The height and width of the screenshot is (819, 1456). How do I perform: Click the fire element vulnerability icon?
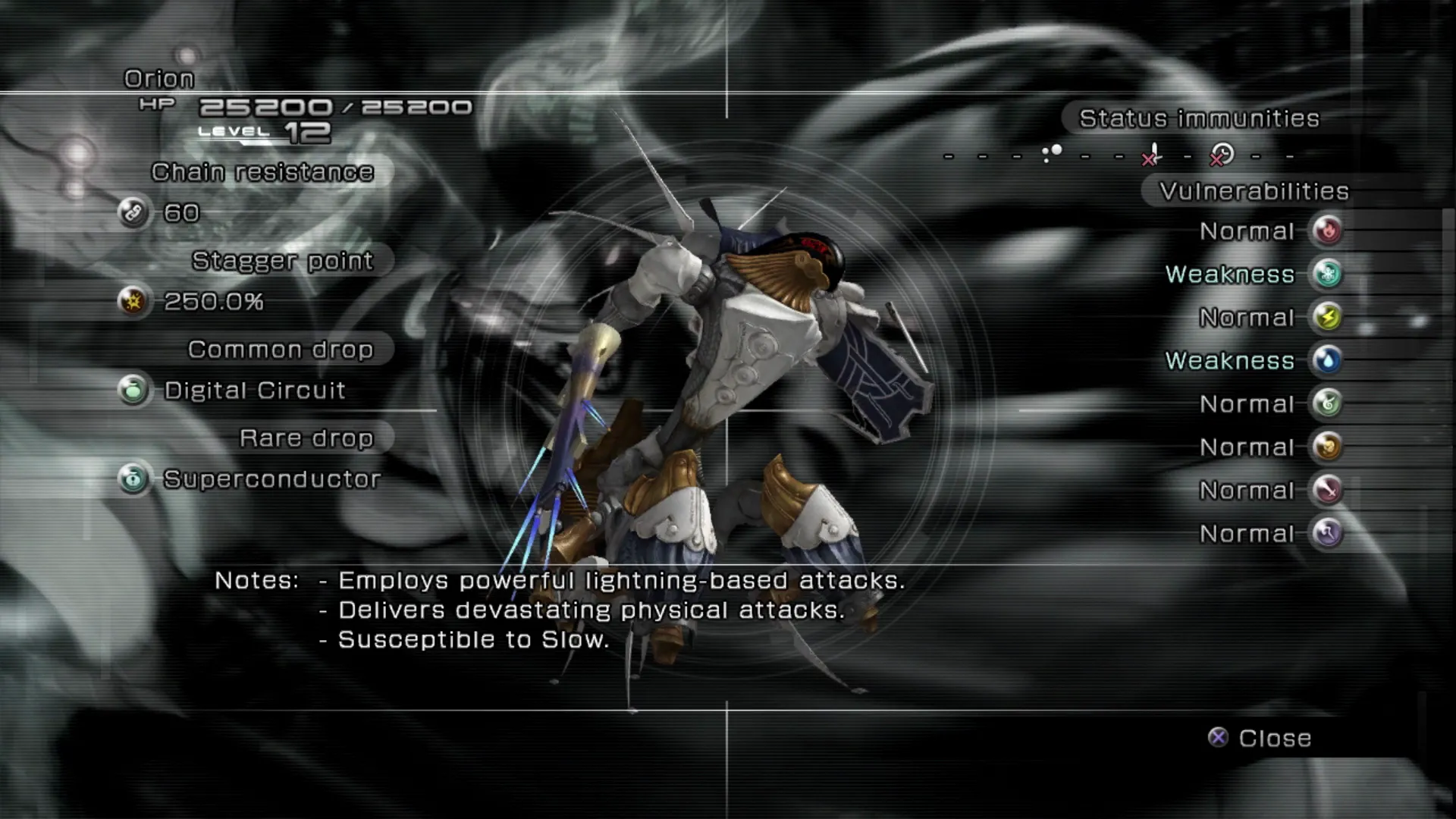(x=1327, y=231)
